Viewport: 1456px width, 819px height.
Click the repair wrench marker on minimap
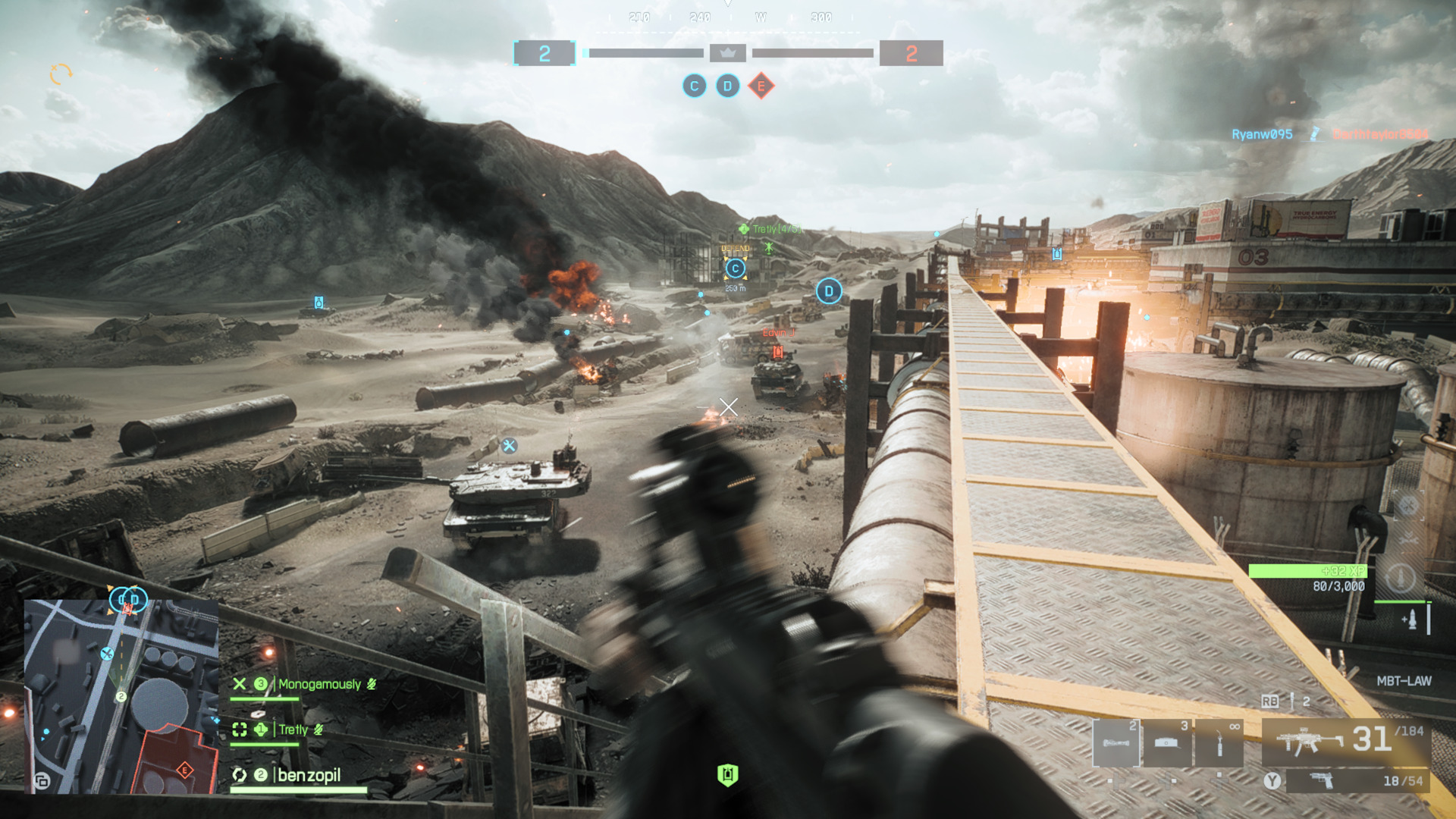[107, 654]
